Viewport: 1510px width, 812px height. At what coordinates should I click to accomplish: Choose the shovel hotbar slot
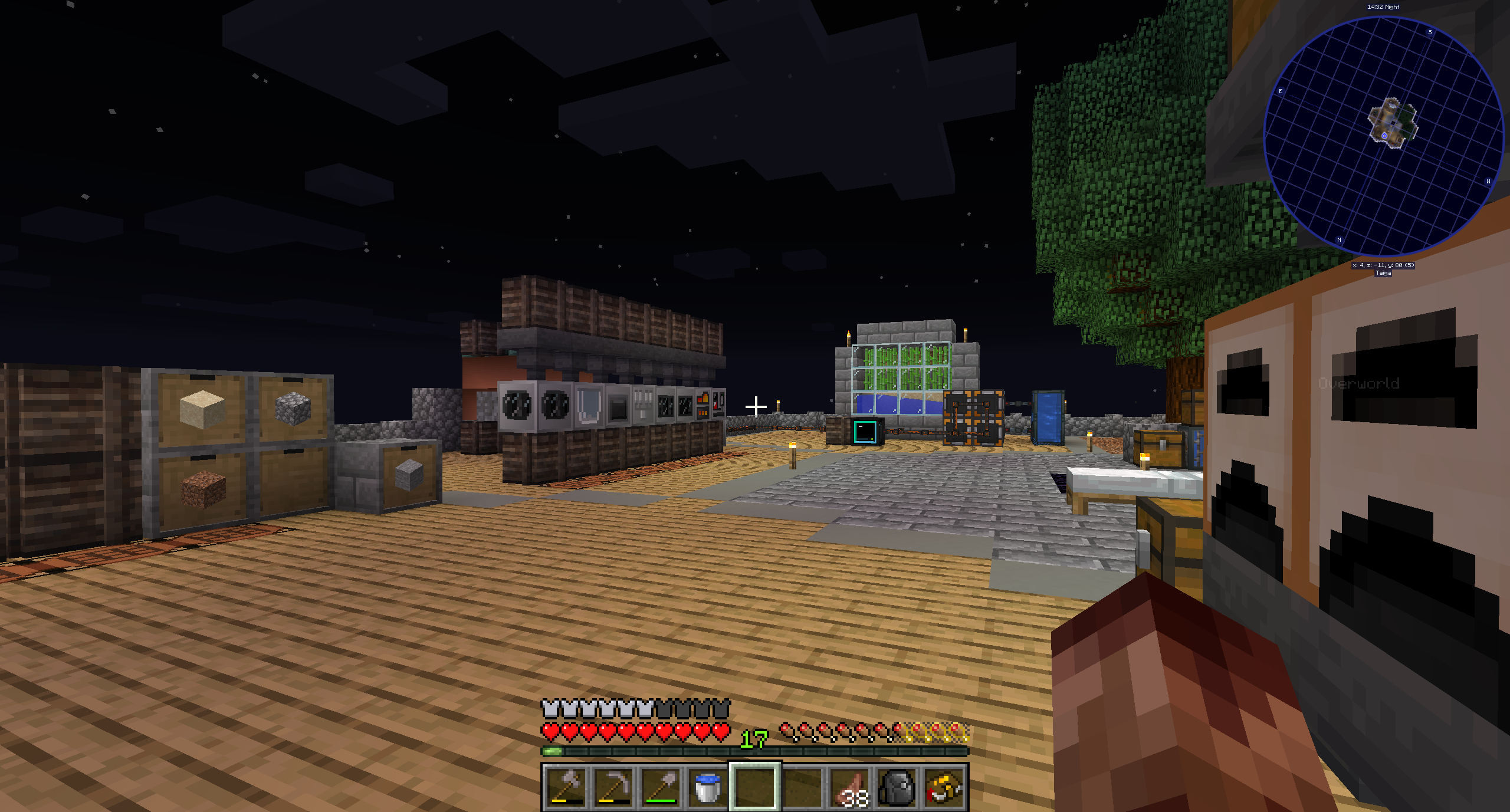click(660, 787)
